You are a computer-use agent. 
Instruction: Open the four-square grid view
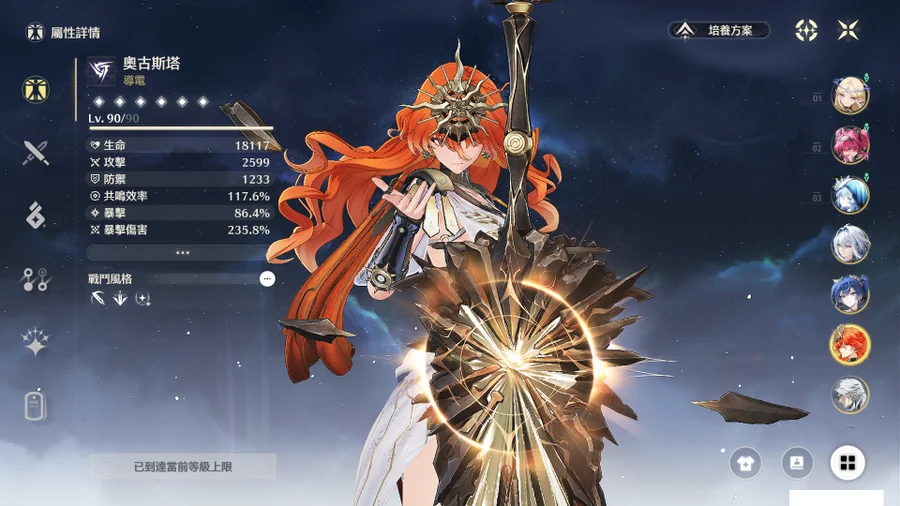tap(848, 462)
